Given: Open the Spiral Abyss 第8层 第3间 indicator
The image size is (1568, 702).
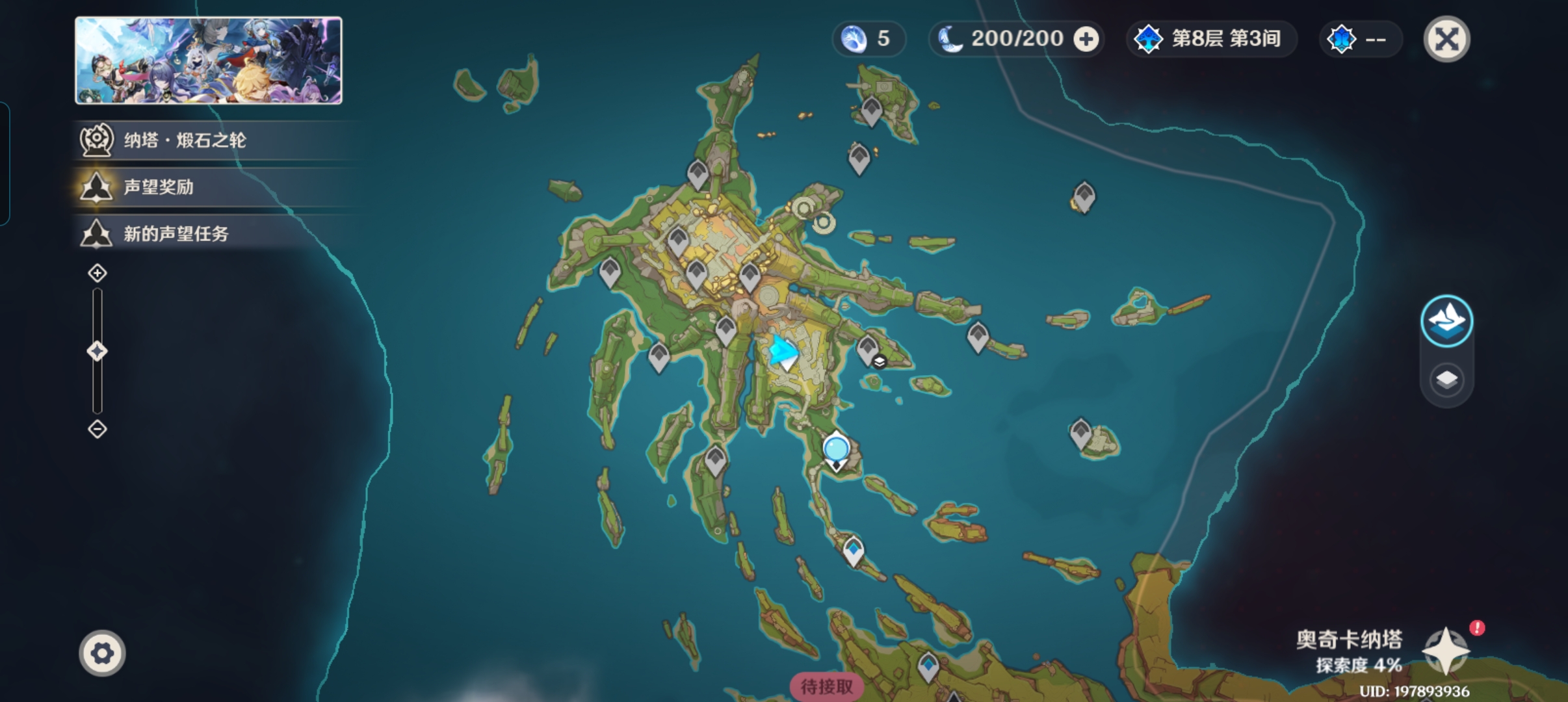Looking at the screenshot, I should (1210, 39).
